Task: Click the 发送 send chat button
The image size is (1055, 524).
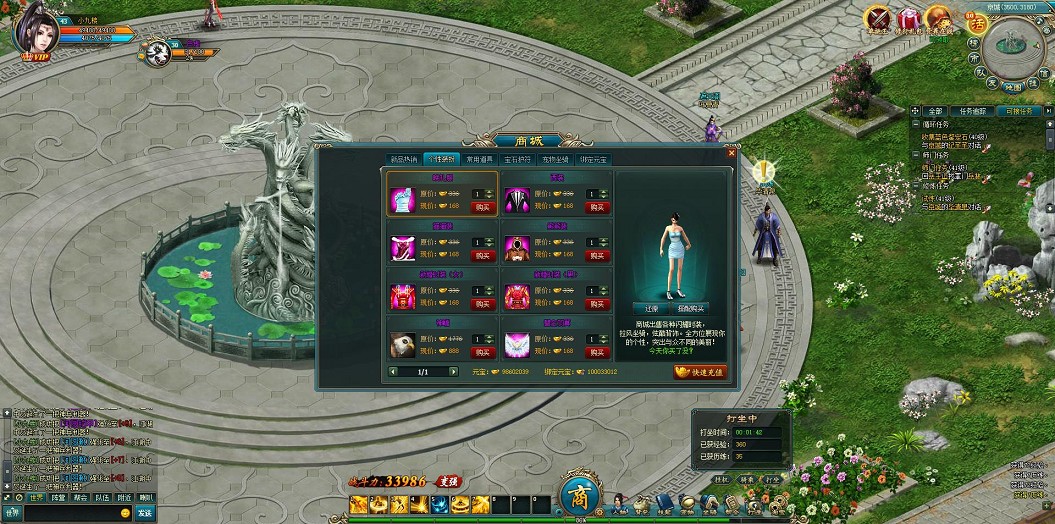Action: coord(144,513)
